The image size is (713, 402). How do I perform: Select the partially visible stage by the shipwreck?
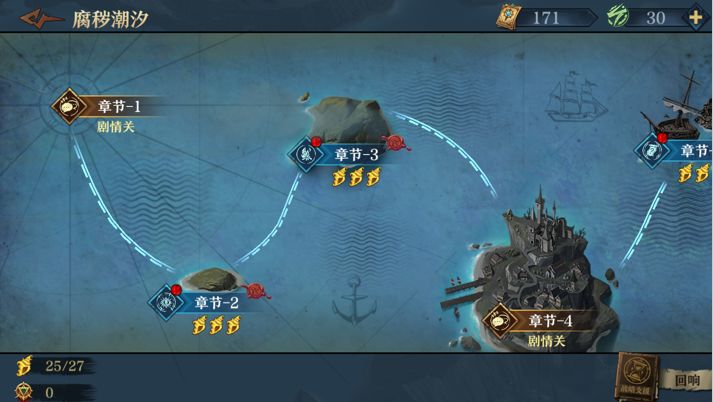[x=680, y=150]
